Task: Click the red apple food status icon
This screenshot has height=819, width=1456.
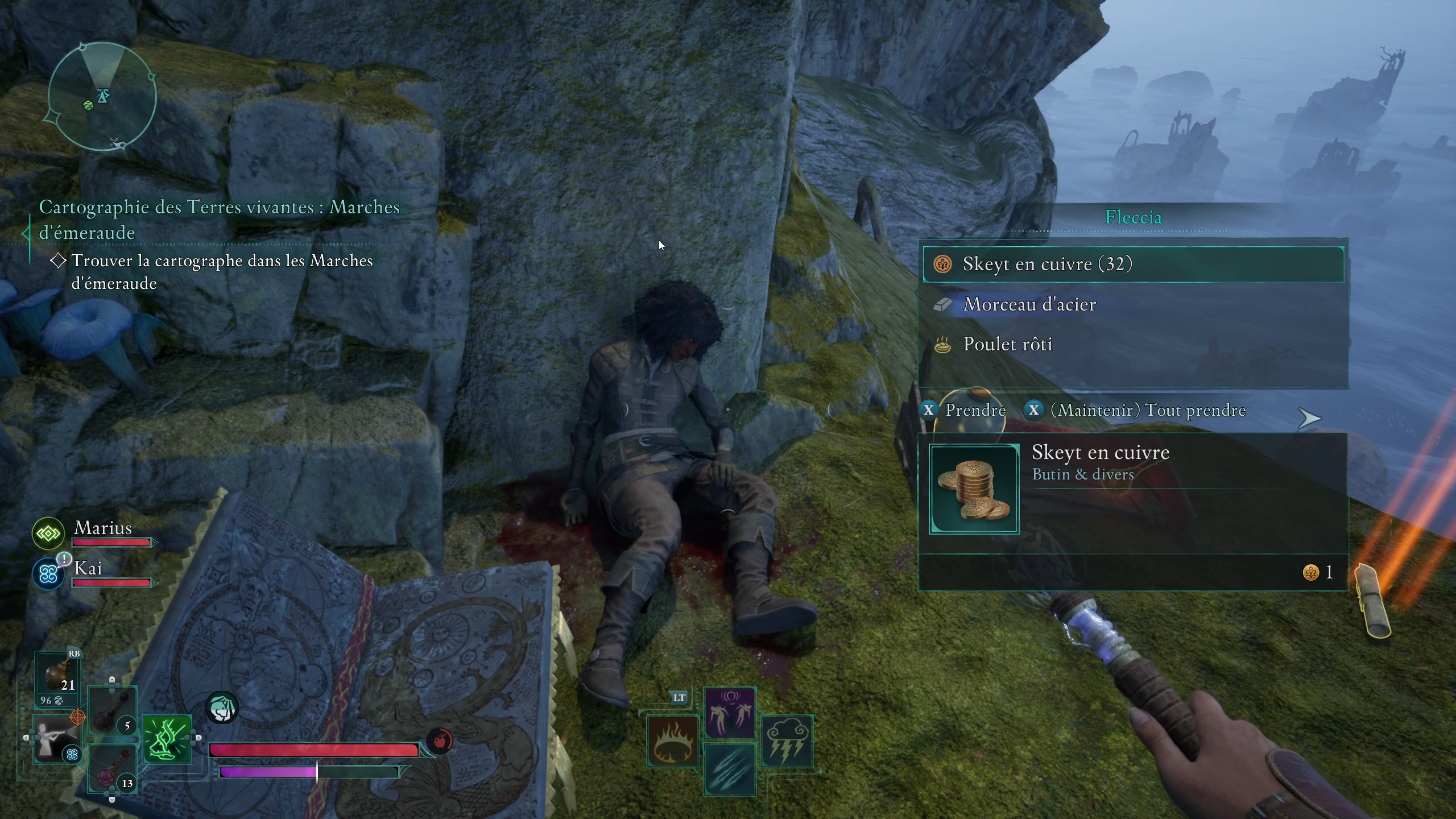Action: coord(440,741)
